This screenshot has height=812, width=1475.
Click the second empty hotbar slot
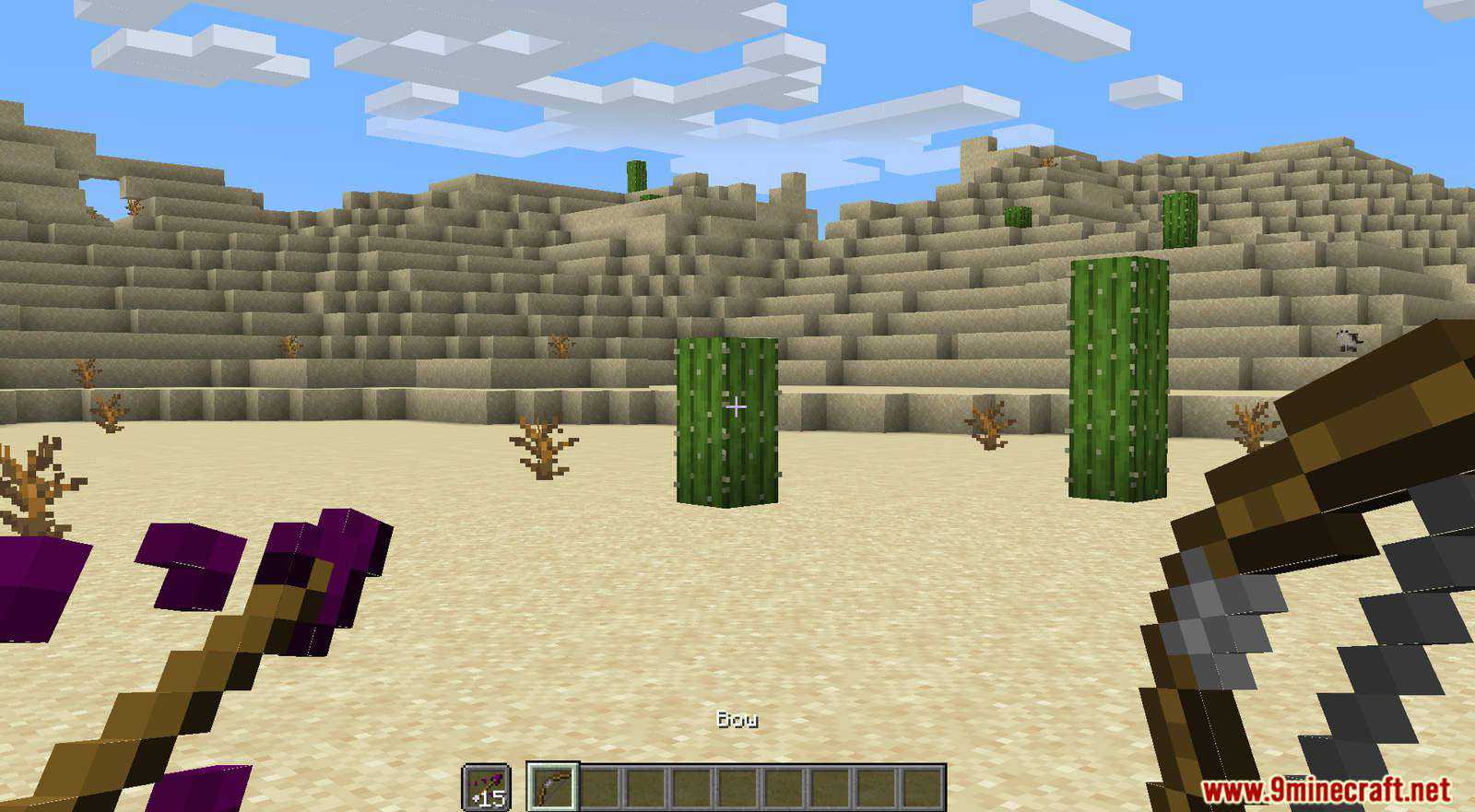pos(599,786)
